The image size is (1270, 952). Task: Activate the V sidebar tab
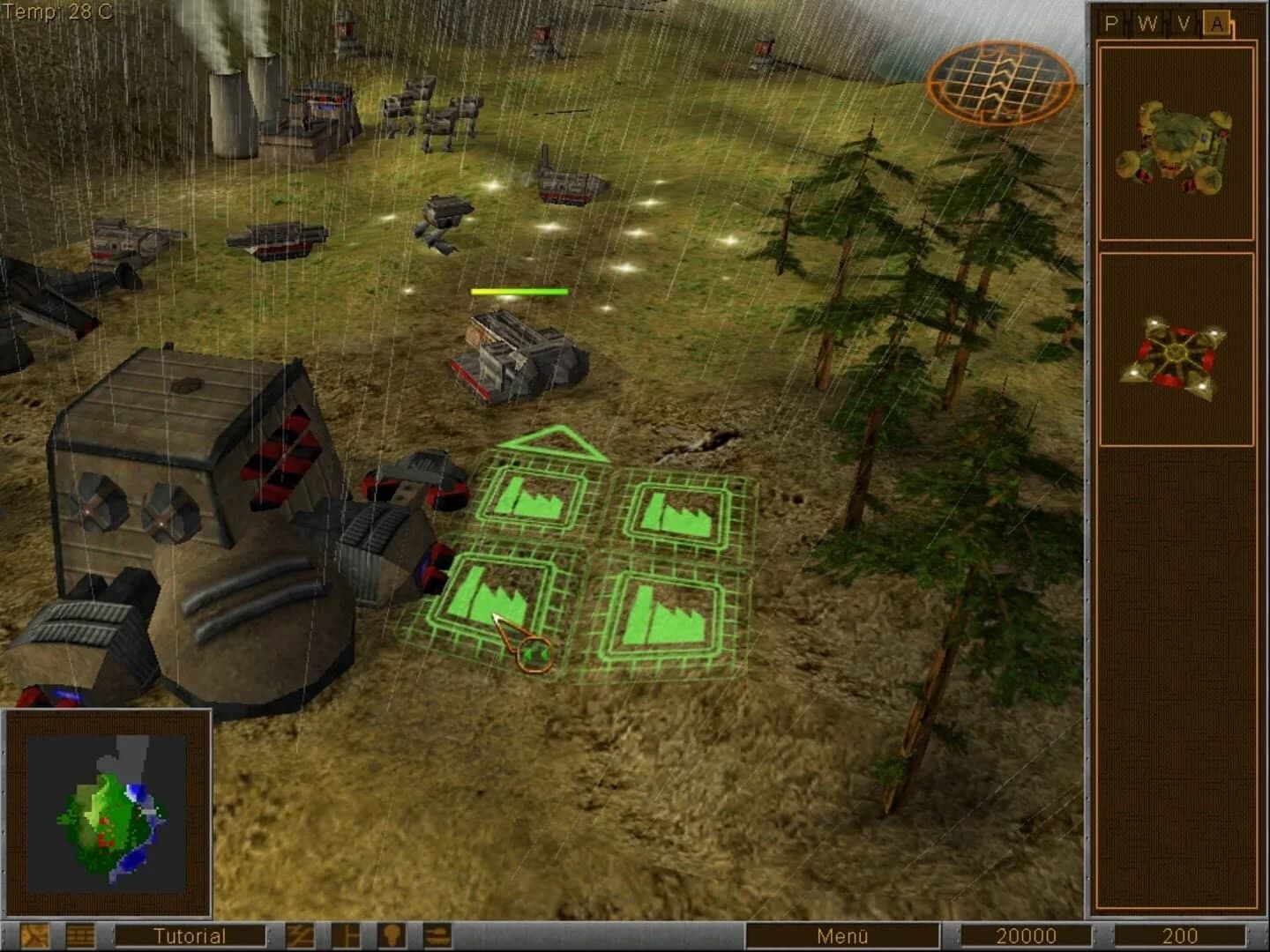(x=1183, y=24)
